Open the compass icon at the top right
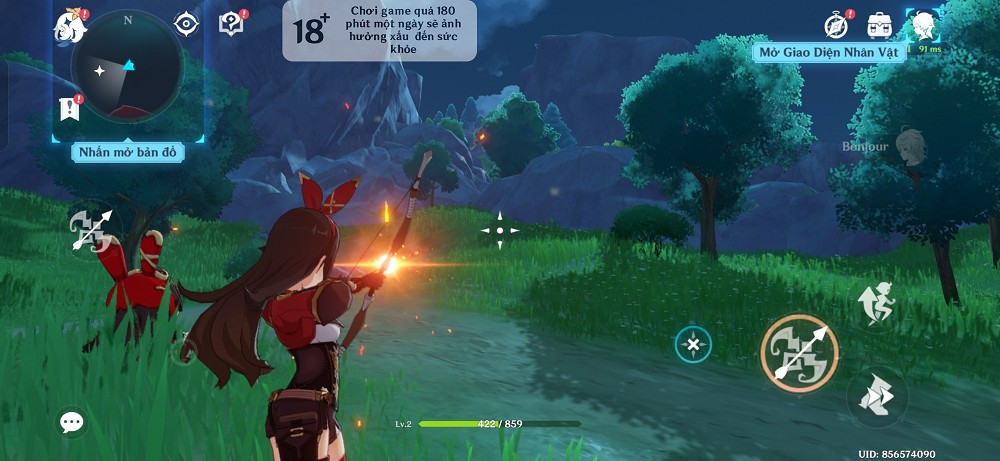 click(x=836, y=24)
